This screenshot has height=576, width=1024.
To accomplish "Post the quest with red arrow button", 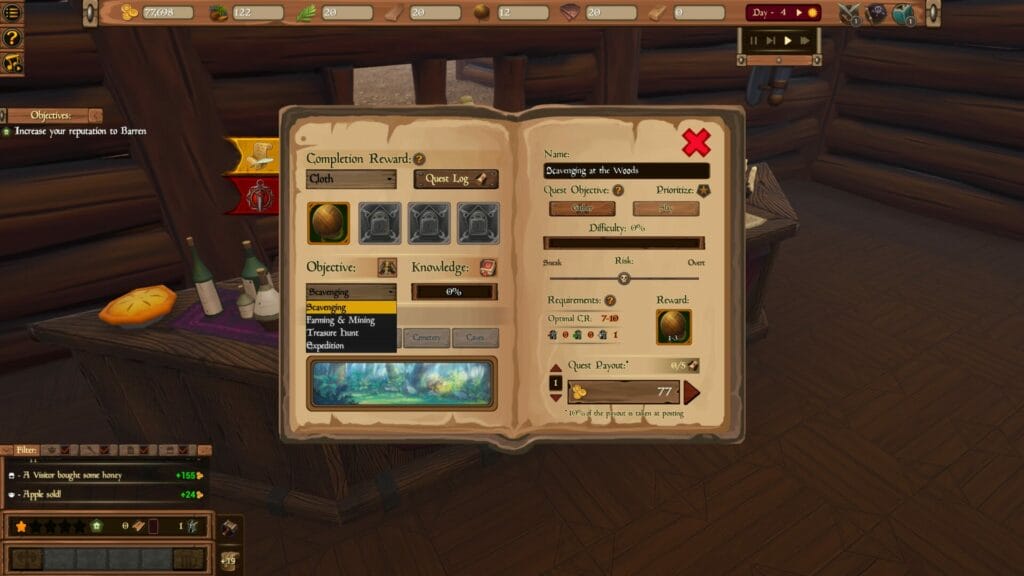I will [x=691, y=392].
